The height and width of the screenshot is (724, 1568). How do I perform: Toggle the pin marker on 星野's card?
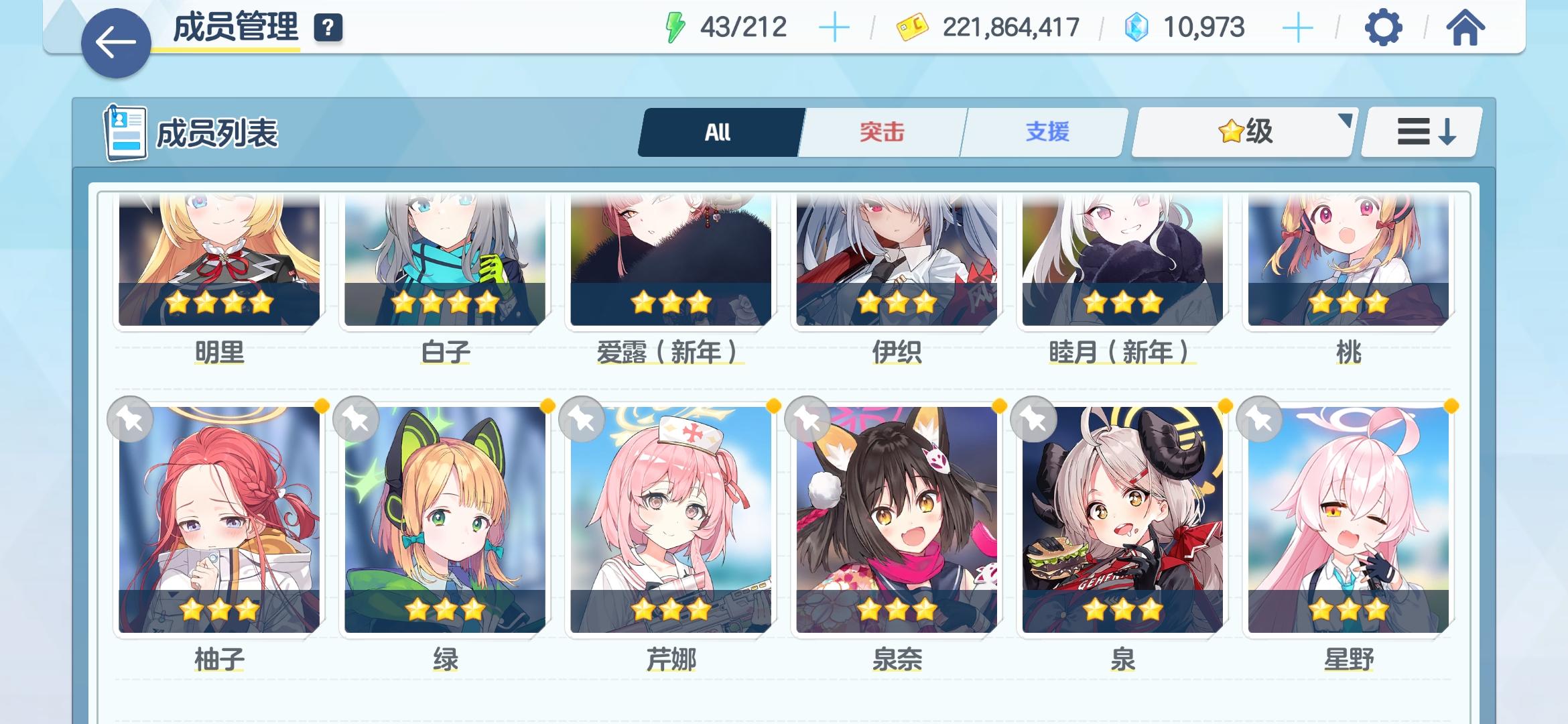coord(1260,419)
